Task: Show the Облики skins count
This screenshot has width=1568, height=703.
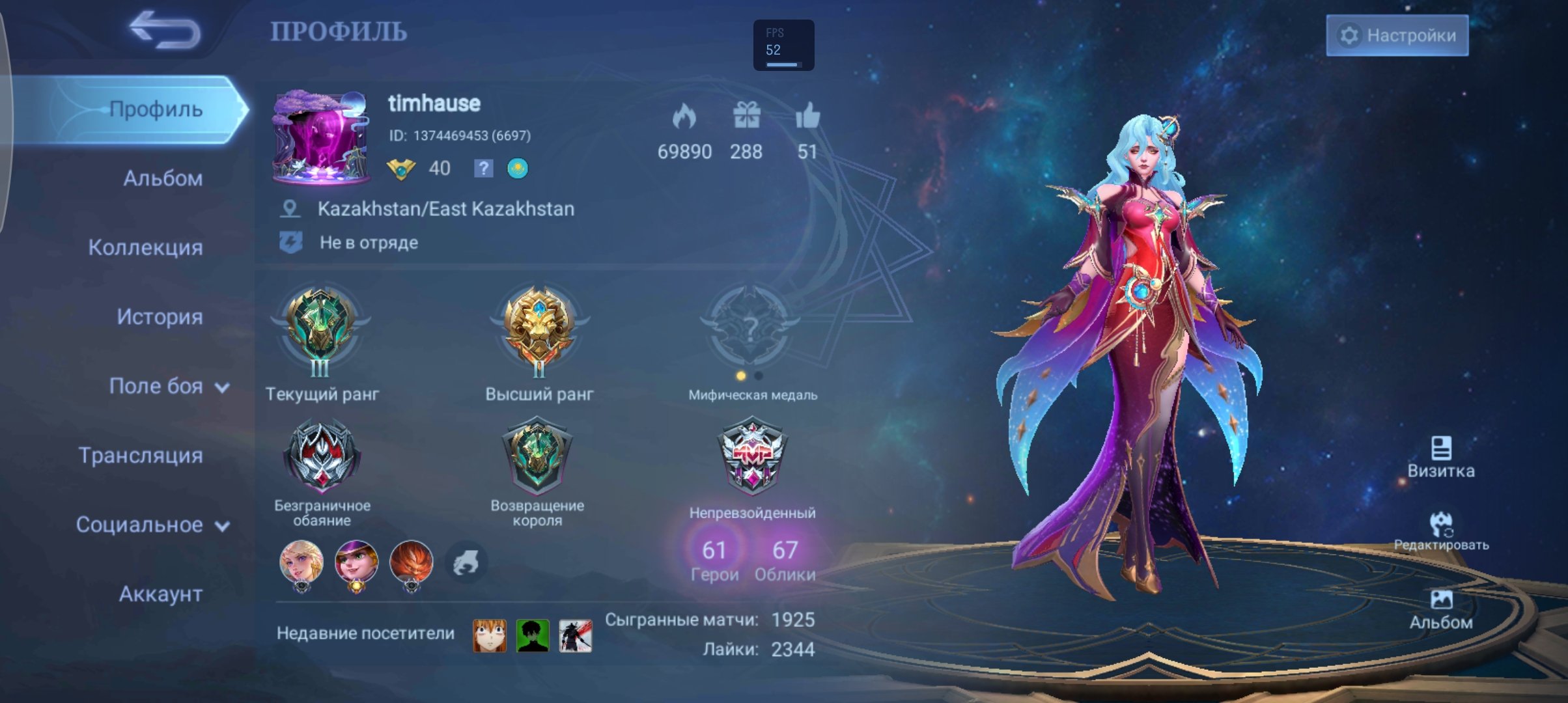Action: click(x=785, y=560)
